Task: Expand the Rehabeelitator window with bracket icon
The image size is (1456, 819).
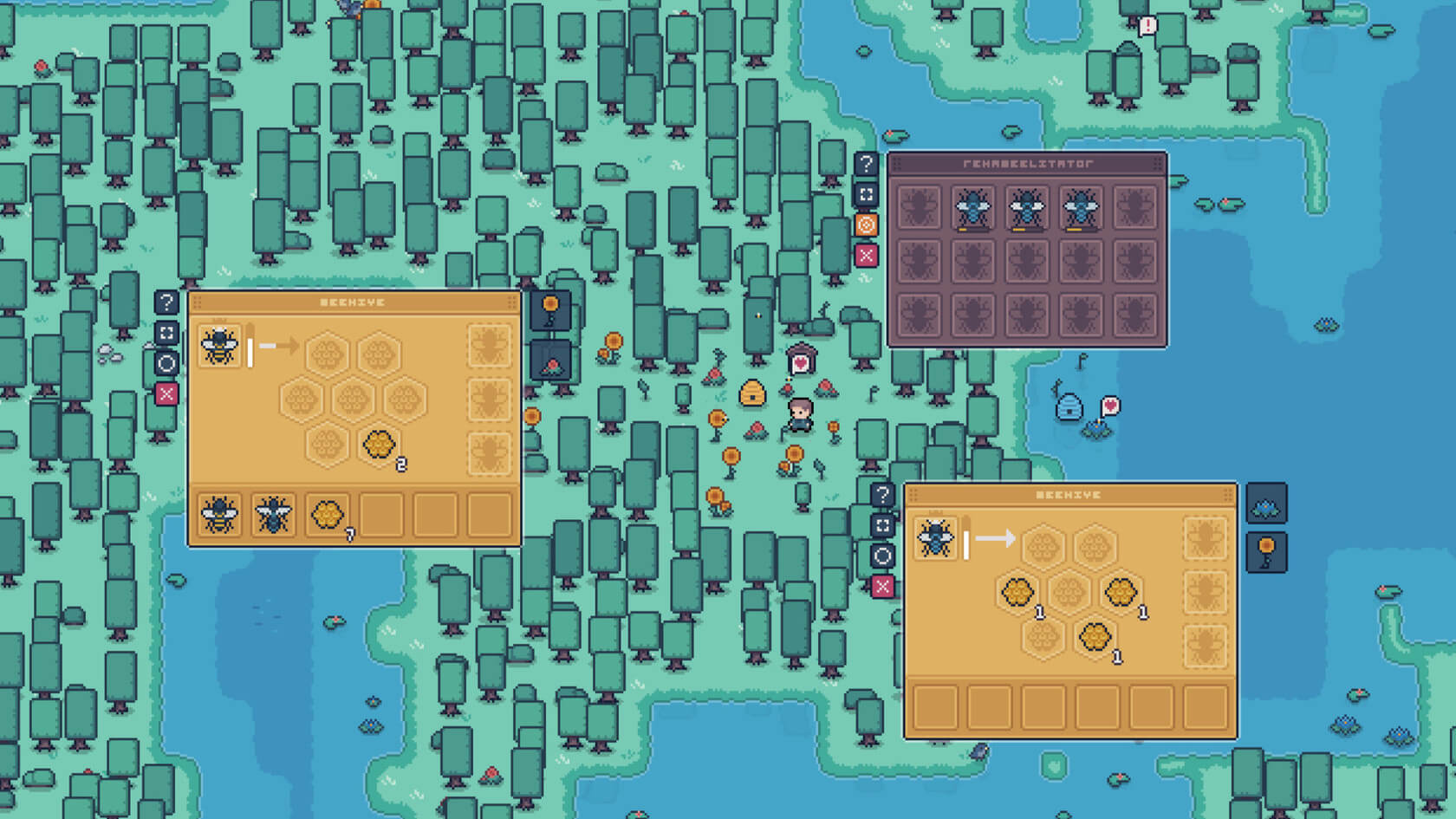Action: click(866, 194)
